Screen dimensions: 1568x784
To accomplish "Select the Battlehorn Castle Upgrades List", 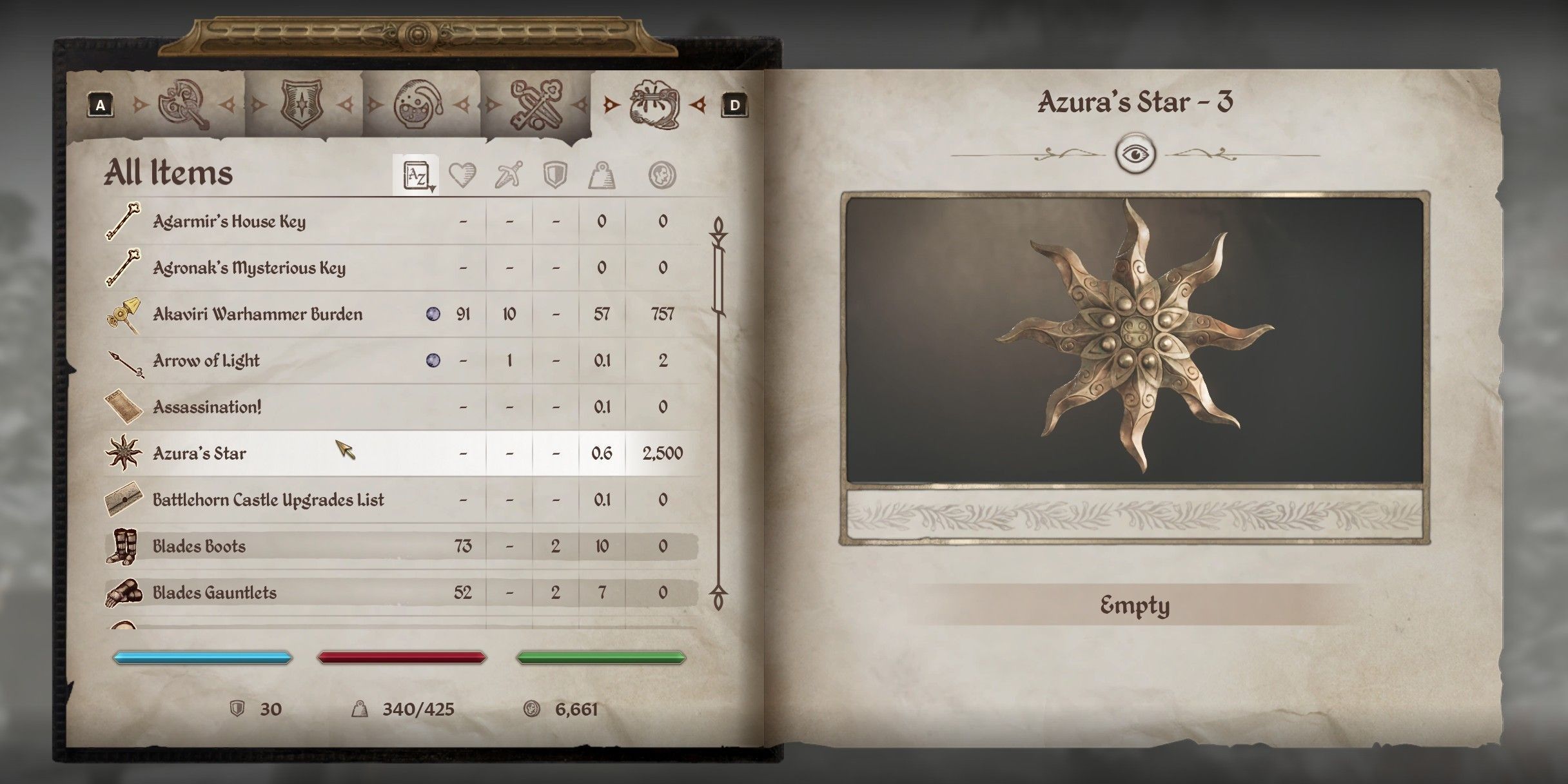I will click(x=268, y=500).
